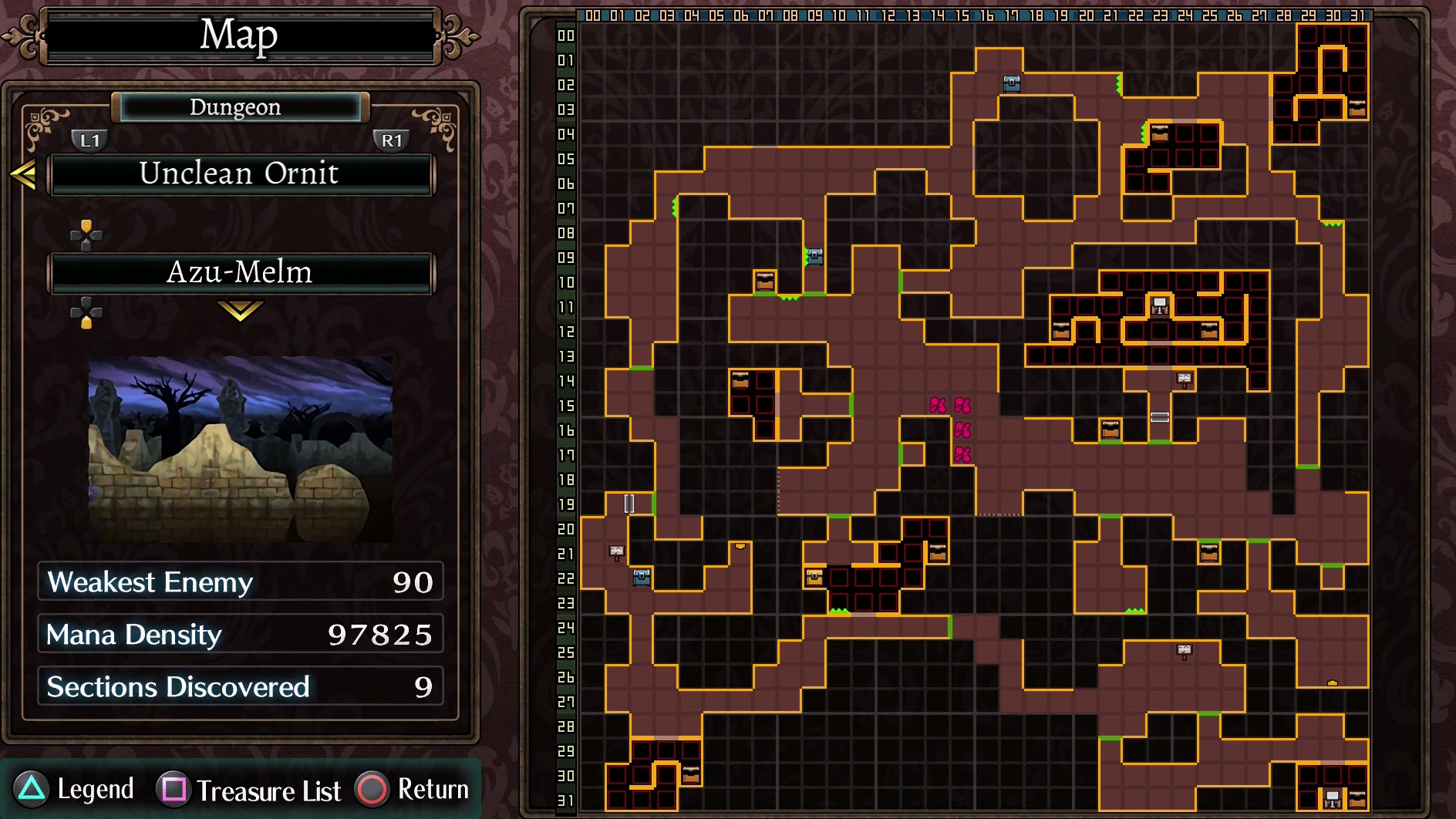The height and width of the screenshot is (819, 1456).
Task: Choose Return to exit the map
Action: [413, 790]
